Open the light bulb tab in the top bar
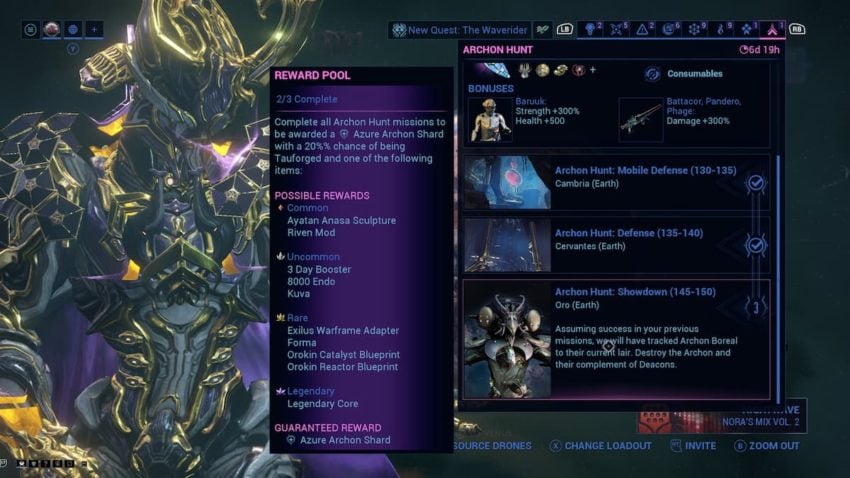850x478 pixels. tap(592, 29)
